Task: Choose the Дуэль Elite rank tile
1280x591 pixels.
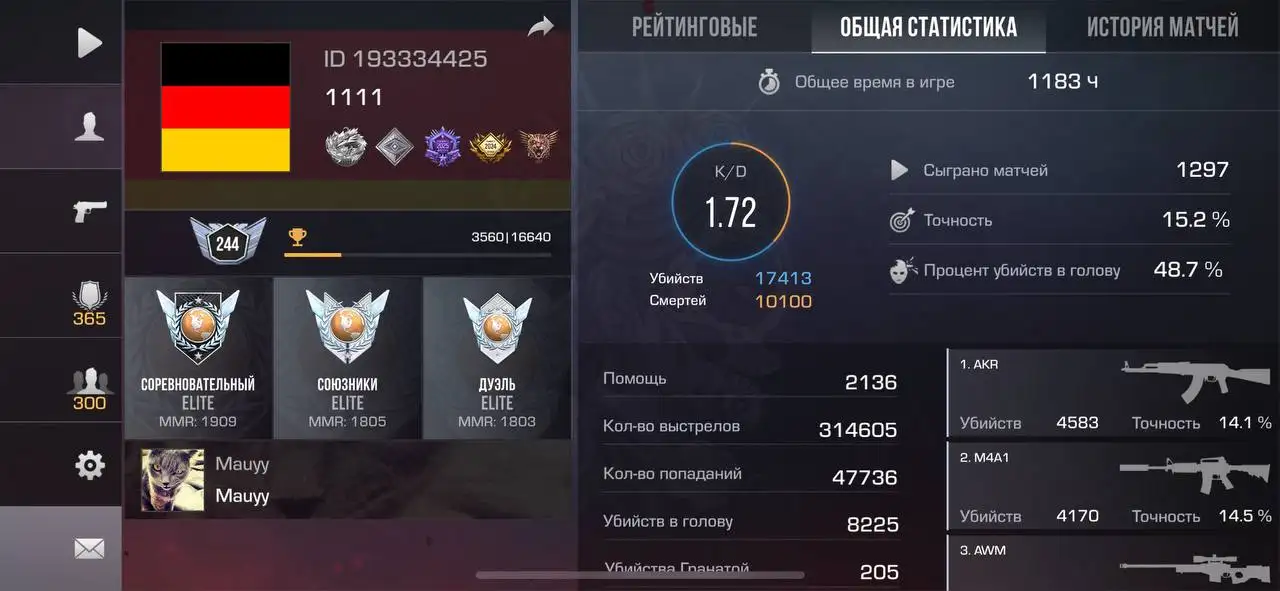Action: tap(497, 358)
